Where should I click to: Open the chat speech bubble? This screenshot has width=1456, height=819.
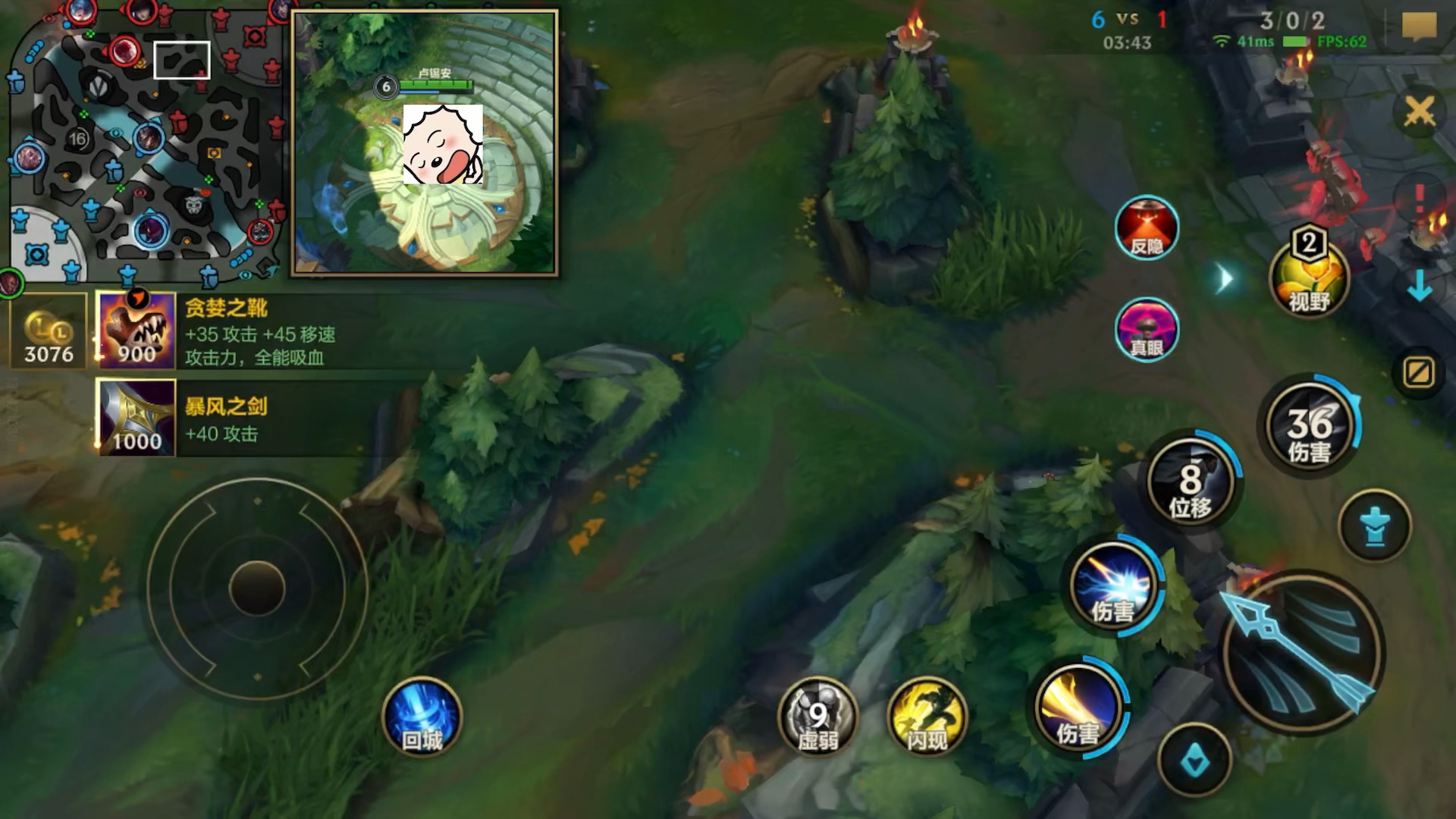coord(1419,28)
